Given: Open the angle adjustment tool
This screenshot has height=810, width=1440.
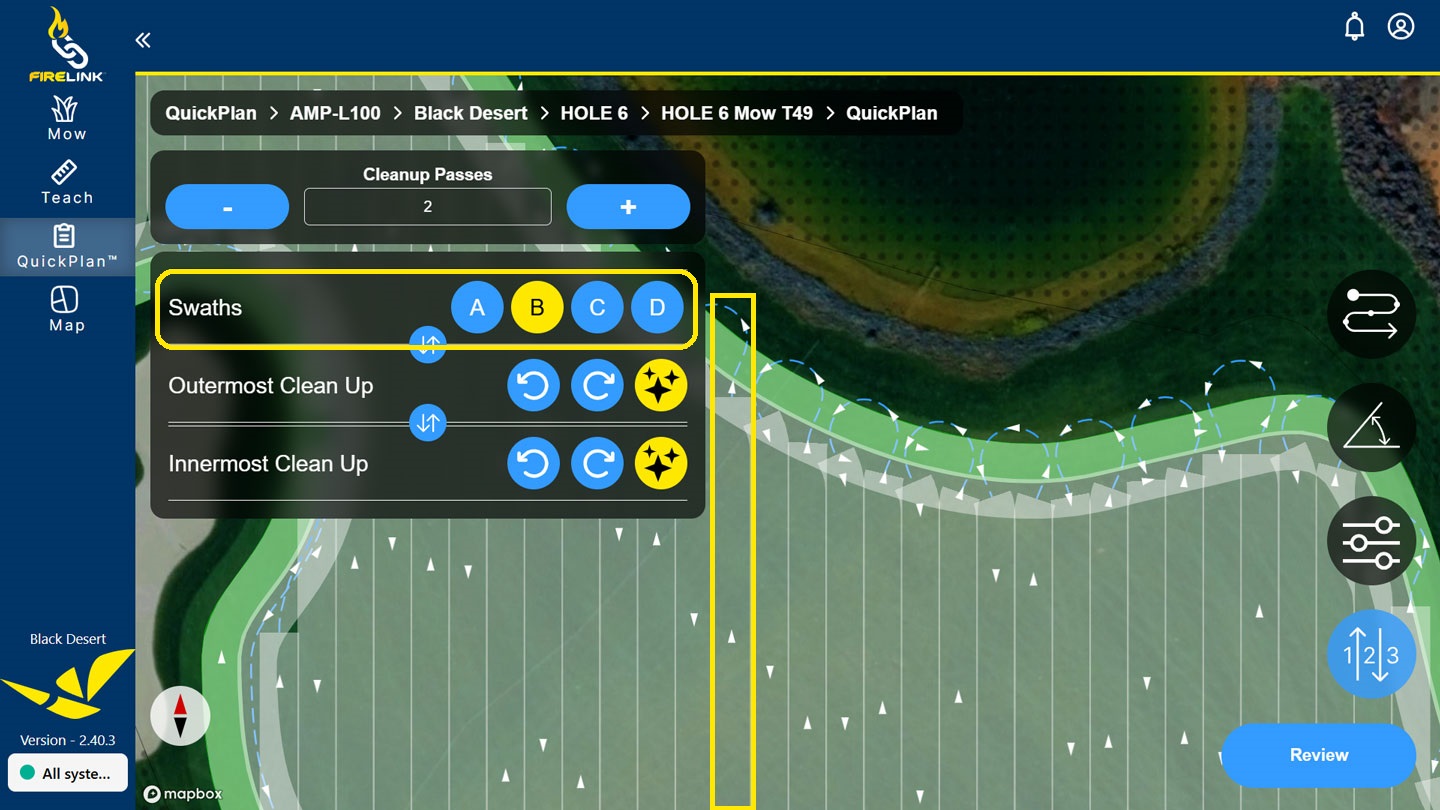Looking at the screenshot, I should (1371, 428).
